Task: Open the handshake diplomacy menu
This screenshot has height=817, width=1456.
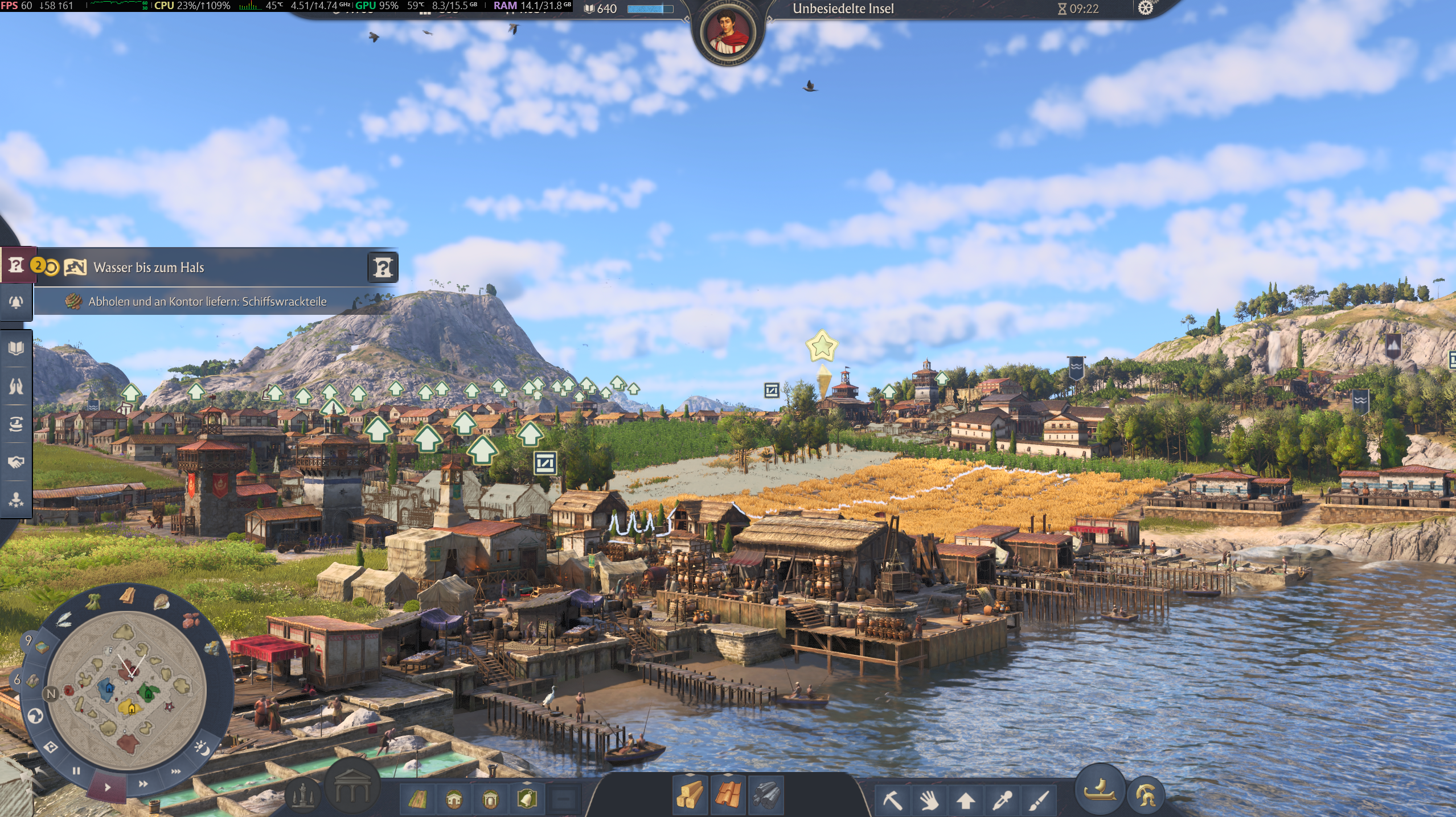Action: pyautogui.click(x=16, y=462)
